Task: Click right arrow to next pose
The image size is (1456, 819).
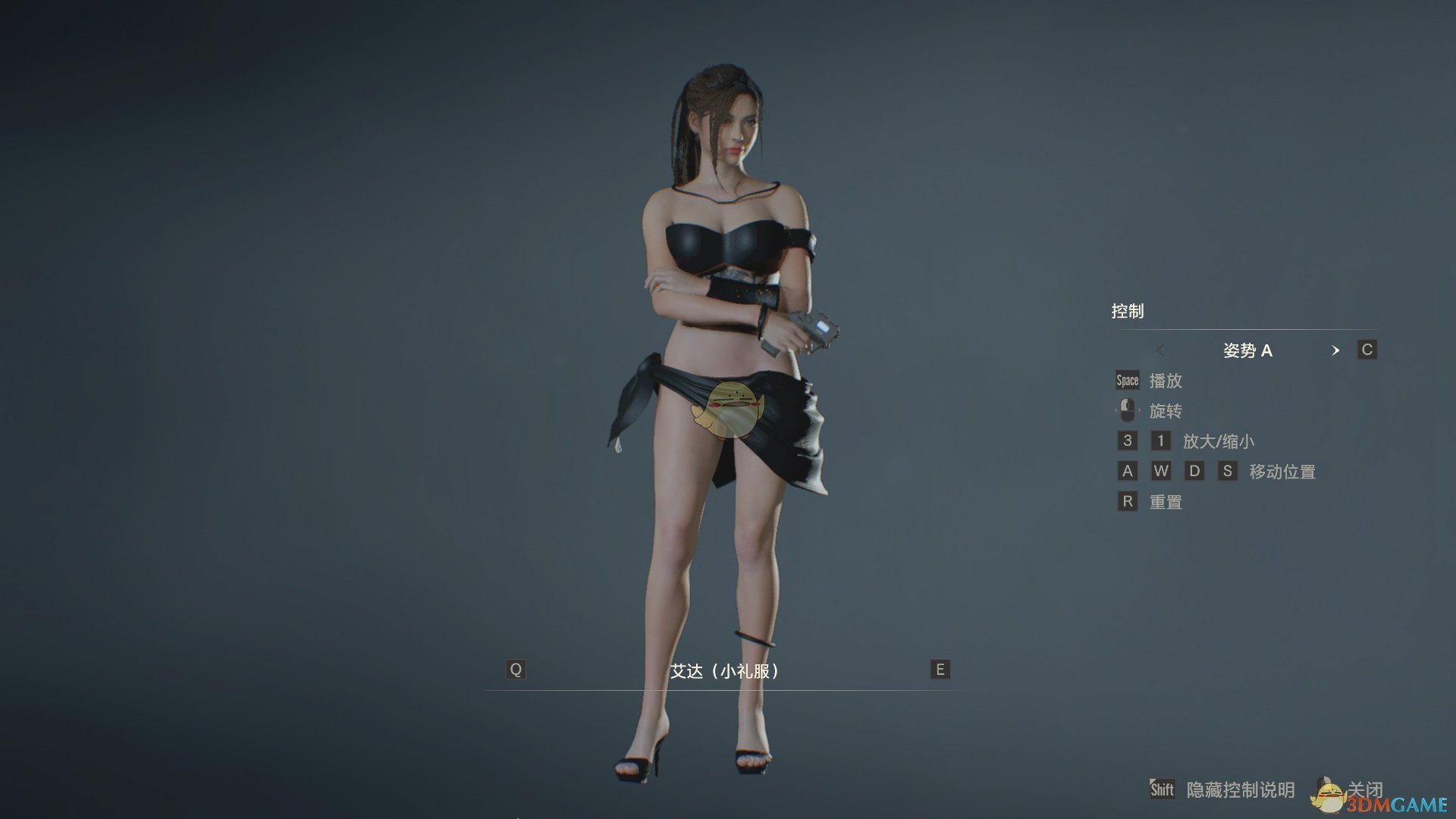Action: 1337,351
